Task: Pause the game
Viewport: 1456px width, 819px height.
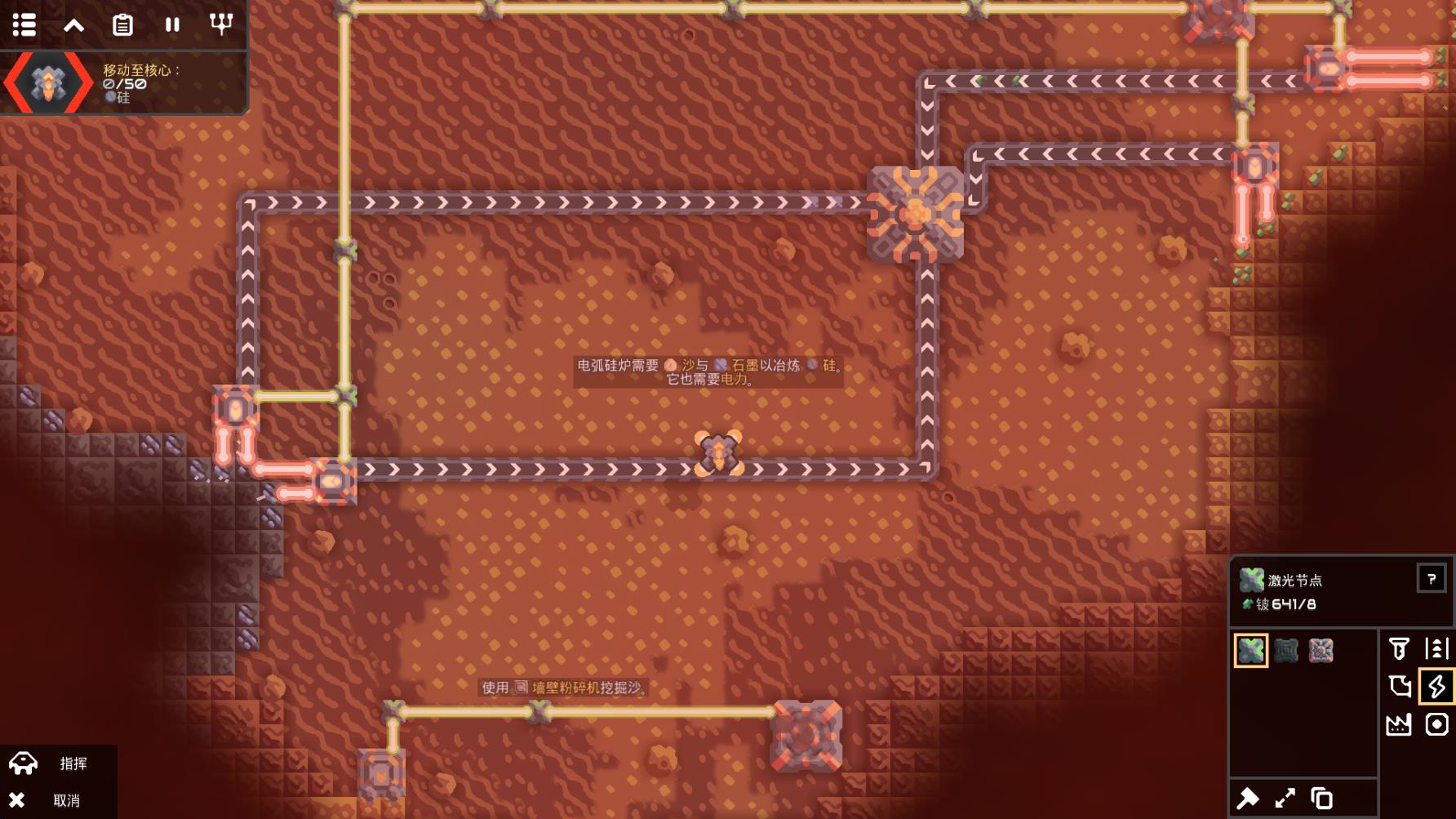Action: click(x=172, y=25)
